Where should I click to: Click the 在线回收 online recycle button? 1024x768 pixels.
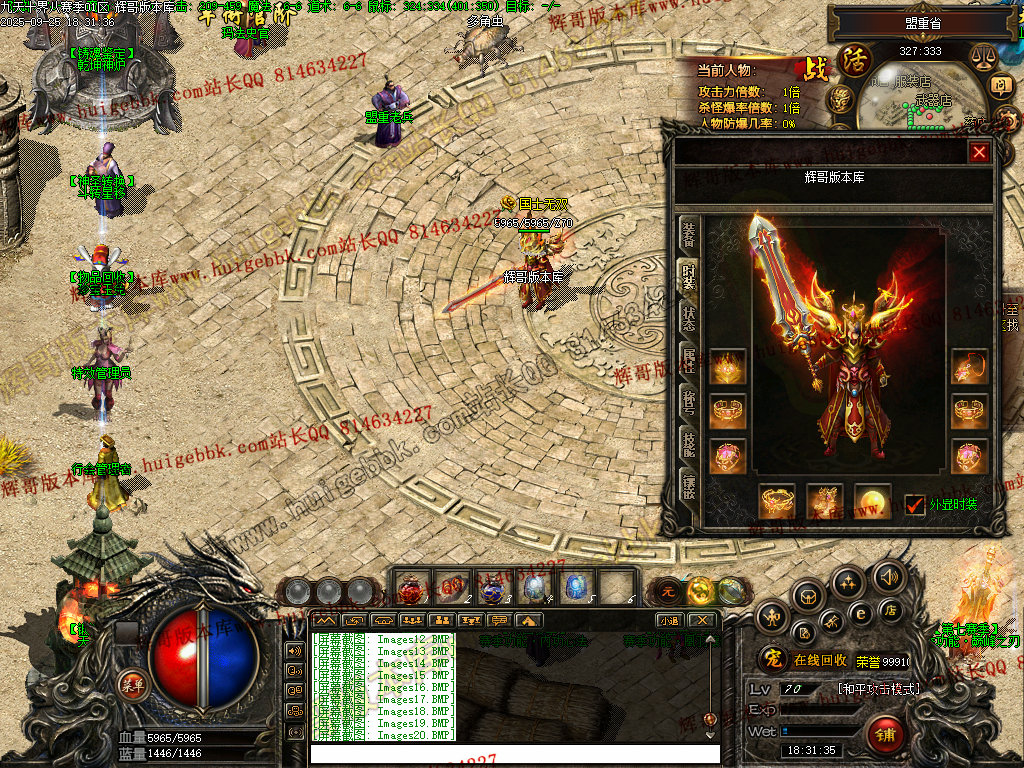click(820, 661)
